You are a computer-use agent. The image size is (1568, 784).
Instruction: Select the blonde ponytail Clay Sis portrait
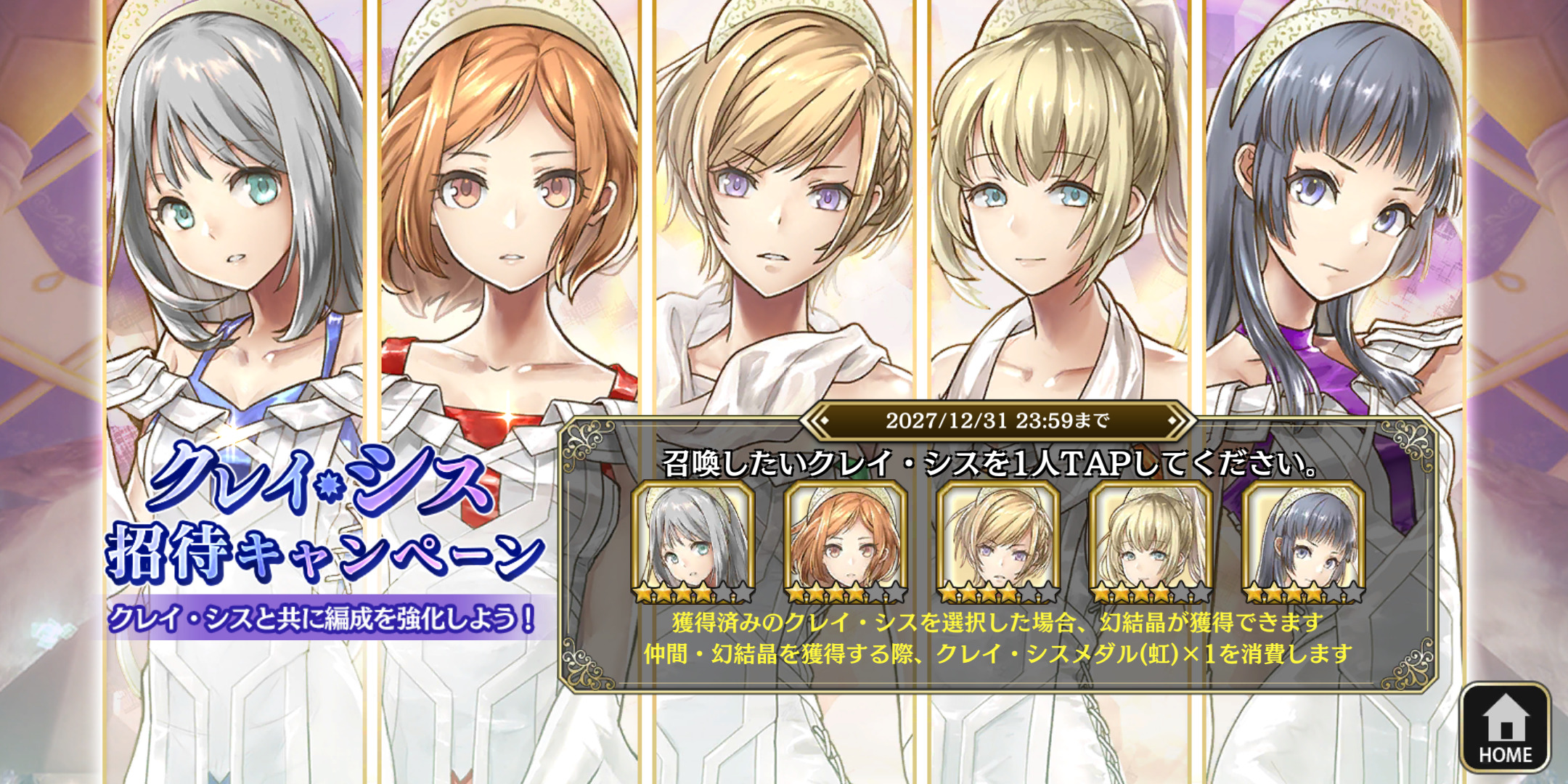tap(1151, 542)
